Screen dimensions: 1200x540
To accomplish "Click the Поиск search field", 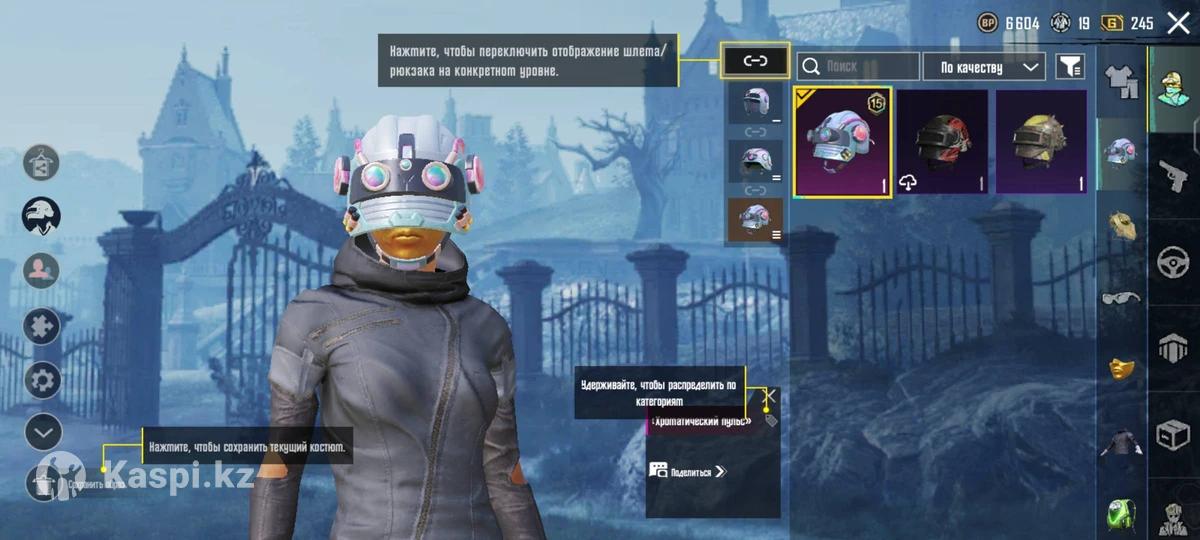I will point(858,67).
